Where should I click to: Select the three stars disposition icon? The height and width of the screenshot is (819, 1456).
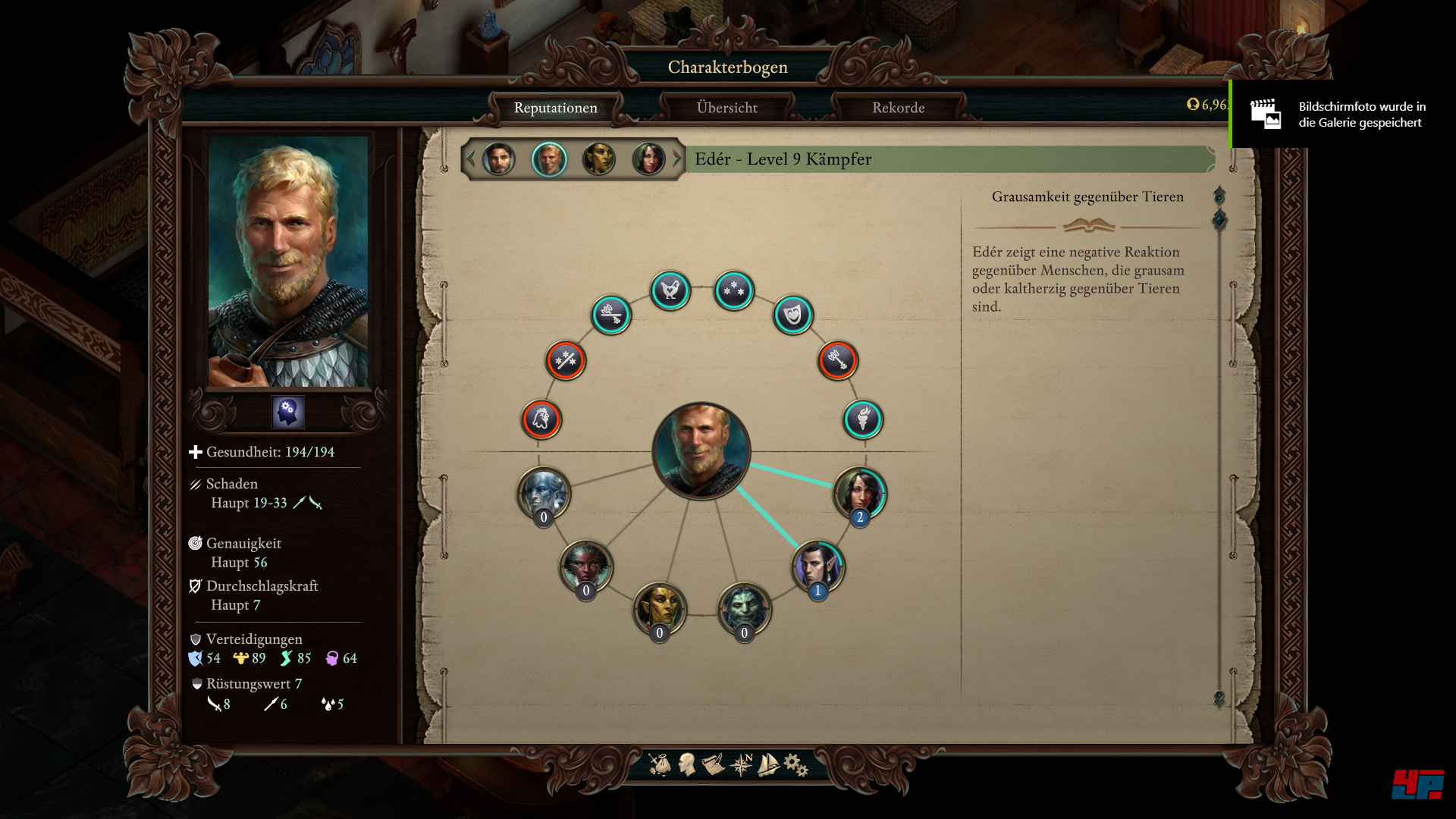coord(734,290)
